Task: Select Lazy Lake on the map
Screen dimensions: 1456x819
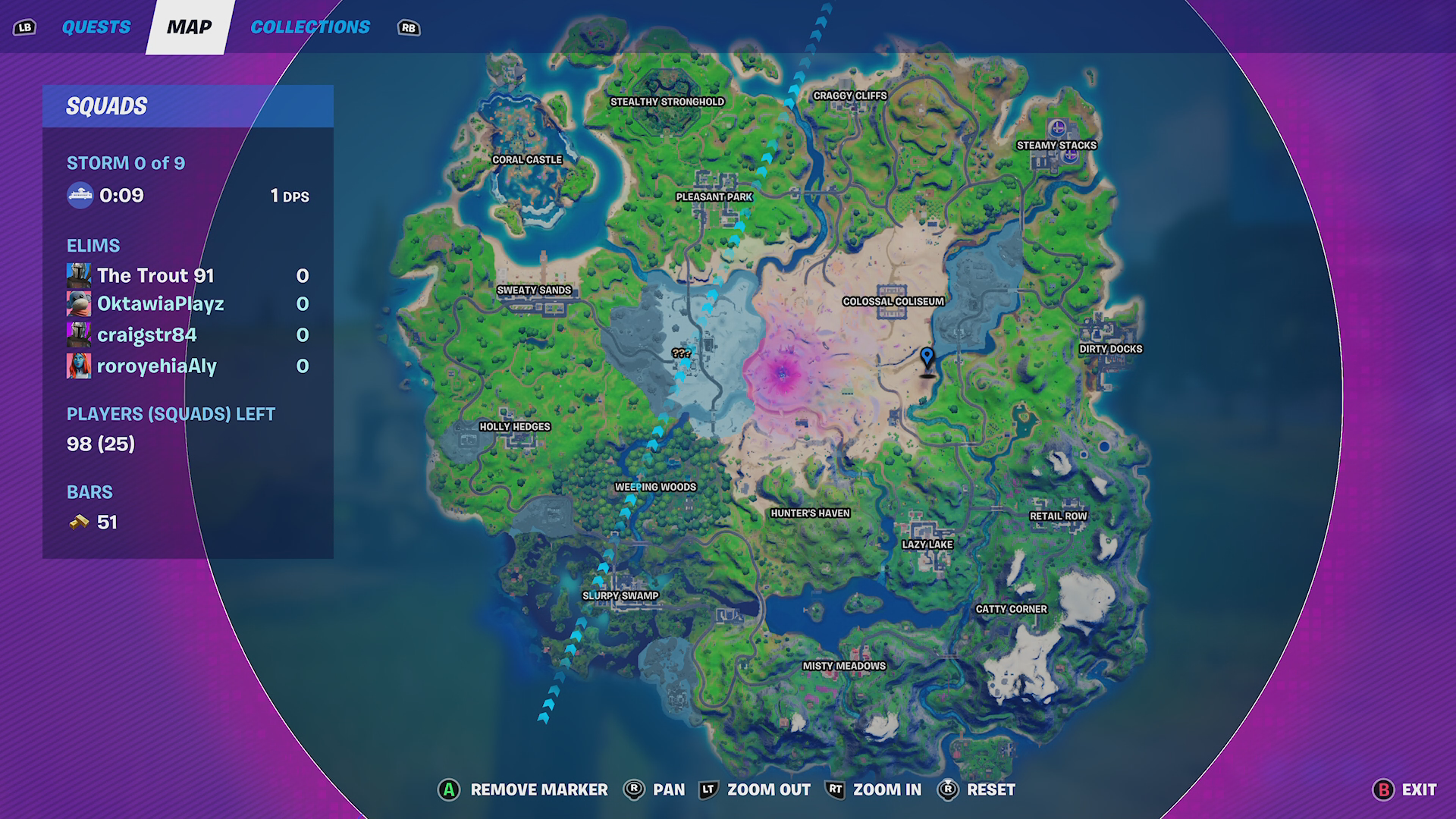Action: 927,544
